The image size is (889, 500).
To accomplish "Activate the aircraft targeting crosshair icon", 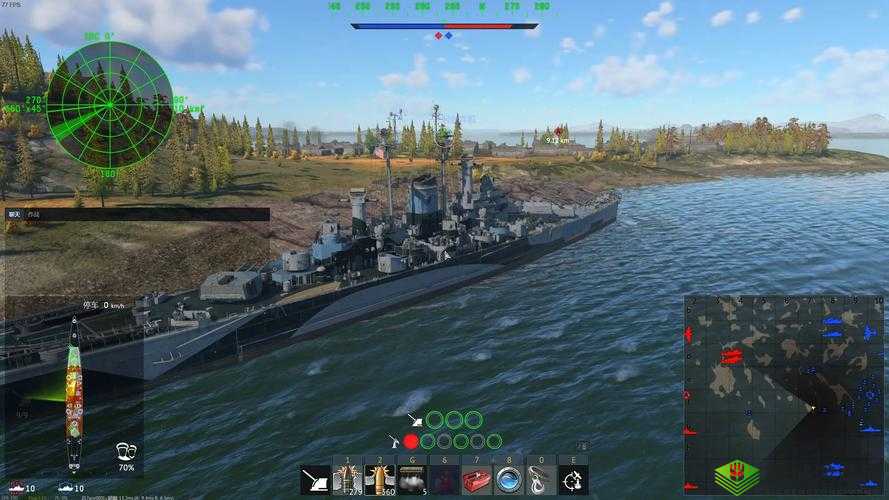I will pyautogui.click(x=573, y=481).
